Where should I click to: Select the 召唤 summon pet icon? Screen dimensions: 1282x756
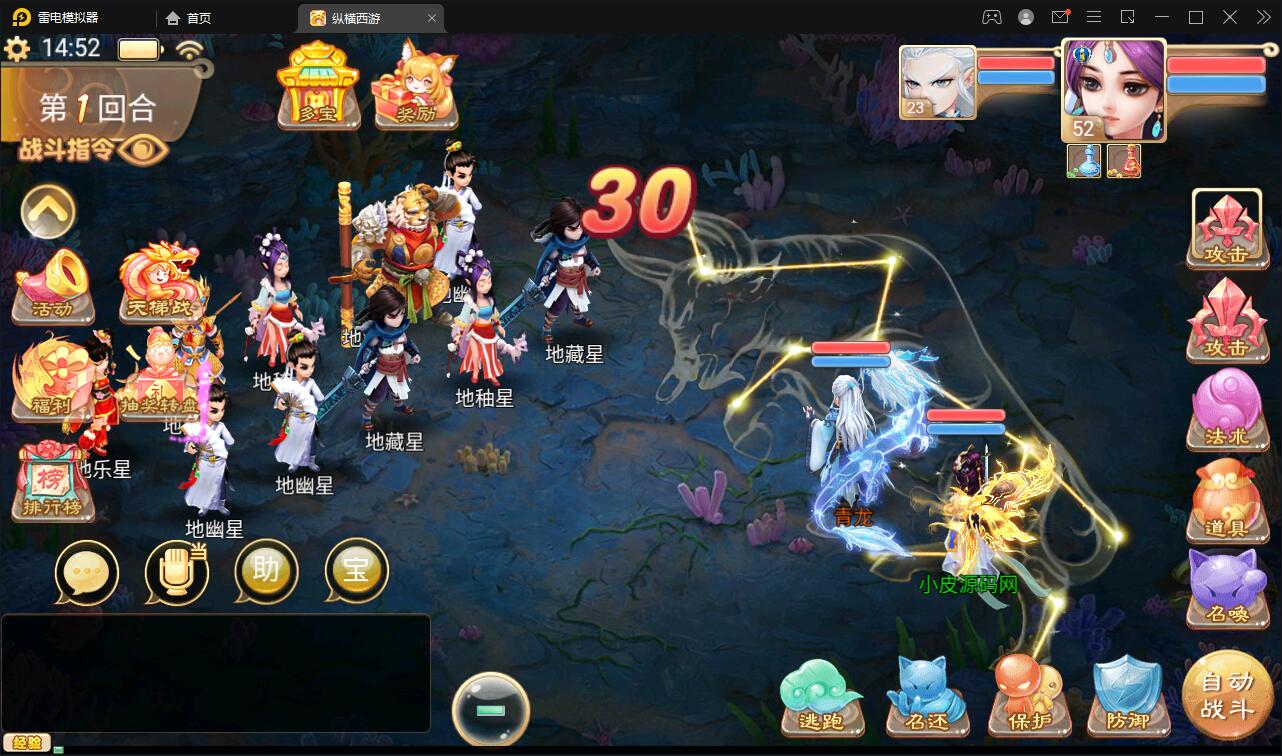[x=1228, y=590]
